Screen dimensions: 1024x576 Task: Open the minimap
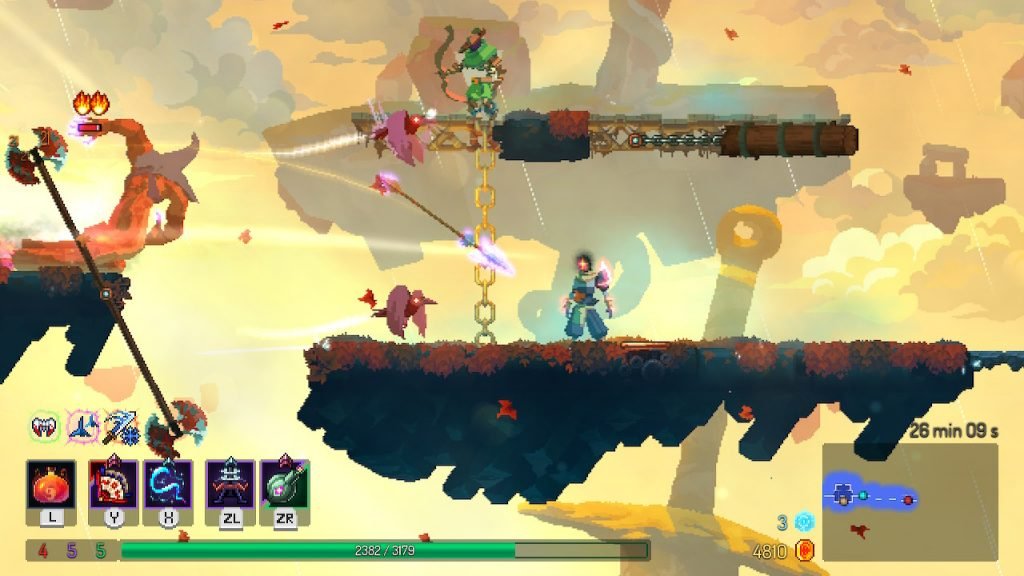[x=909, y=501]
